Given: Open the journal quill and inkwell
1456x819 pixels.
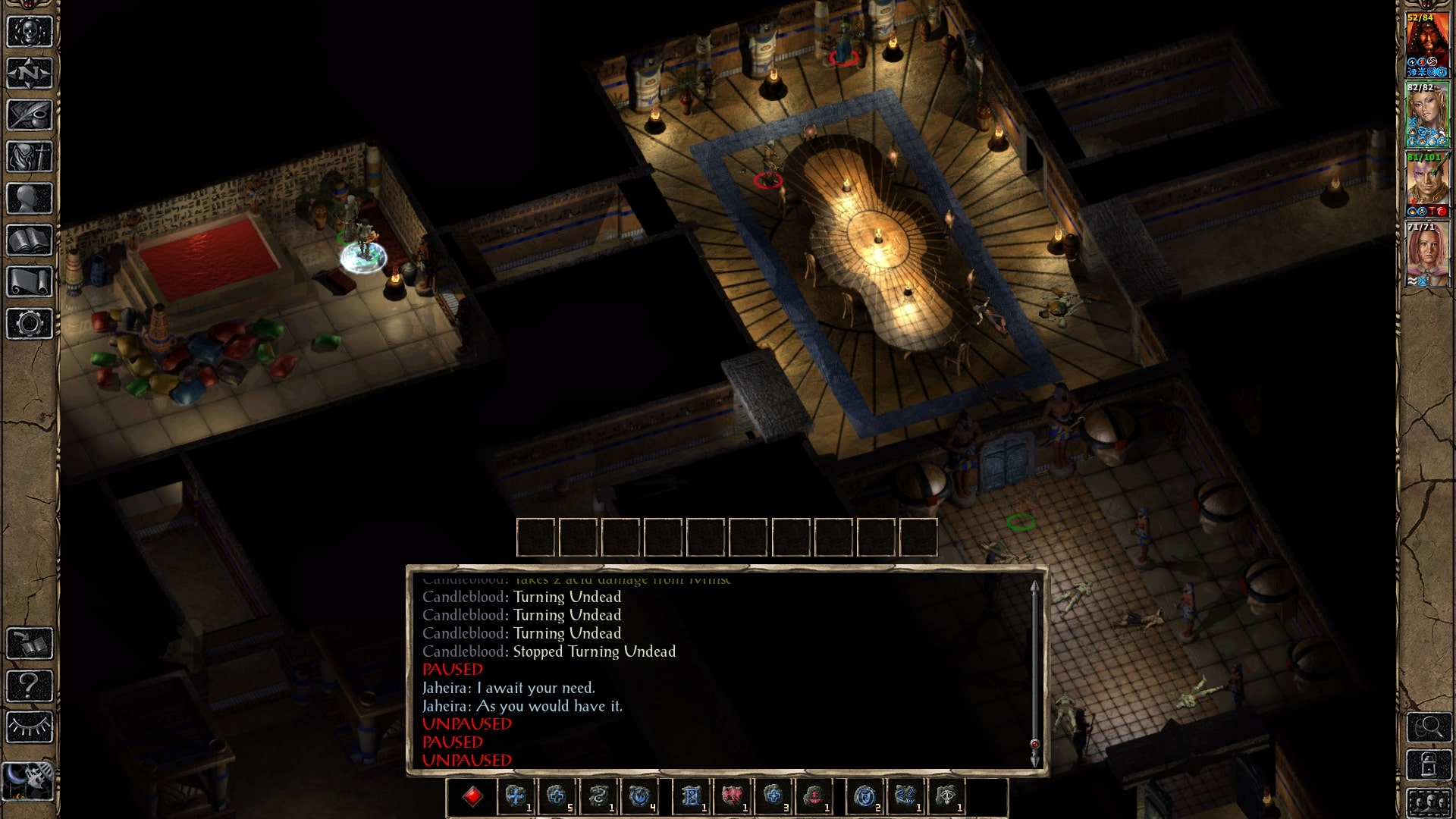Looking at the screenshot, I should (30, 115).
